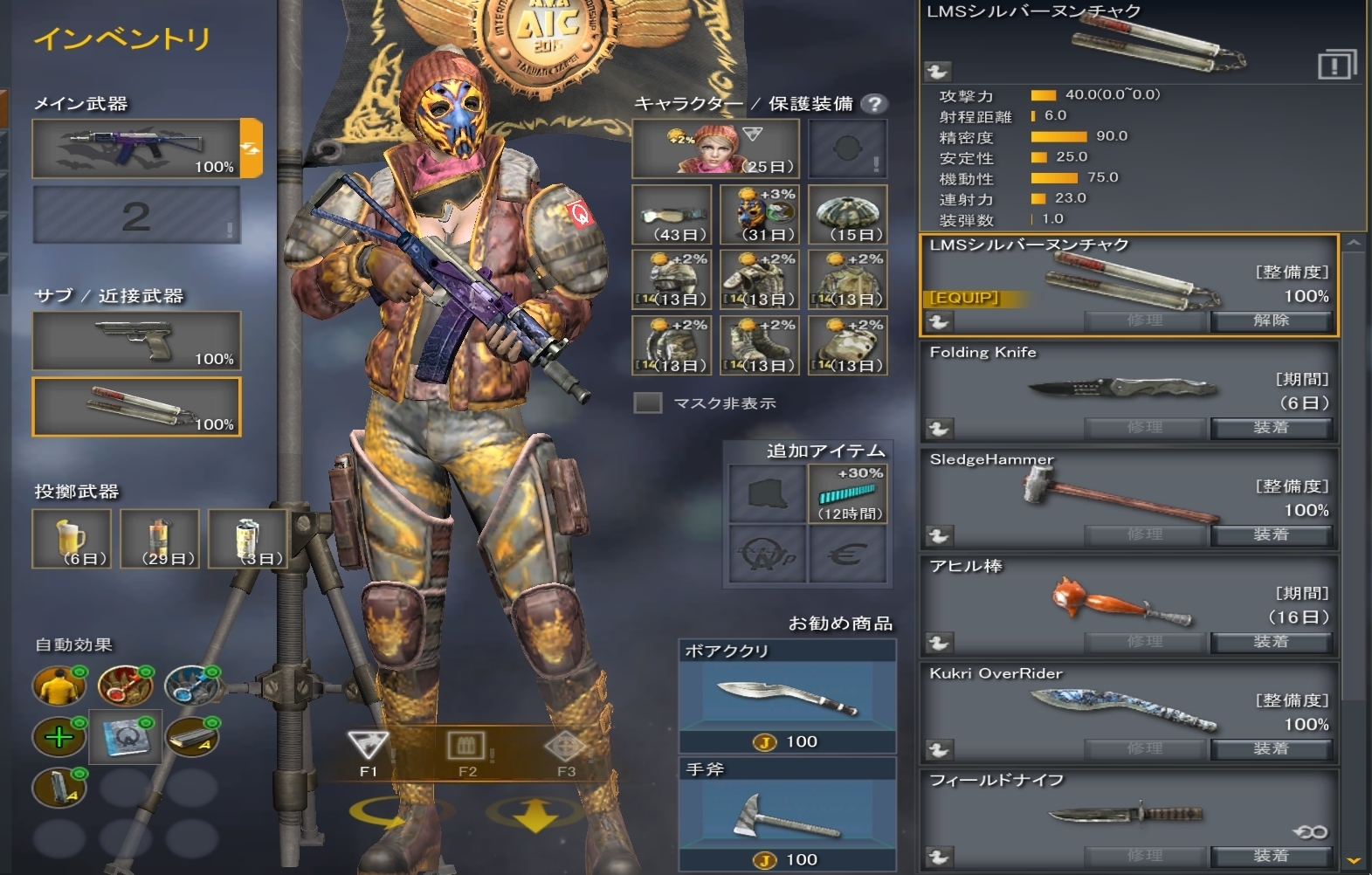
Task: Equip the アヒル棒 melee weapon
Action: (x=1271, y=642)
